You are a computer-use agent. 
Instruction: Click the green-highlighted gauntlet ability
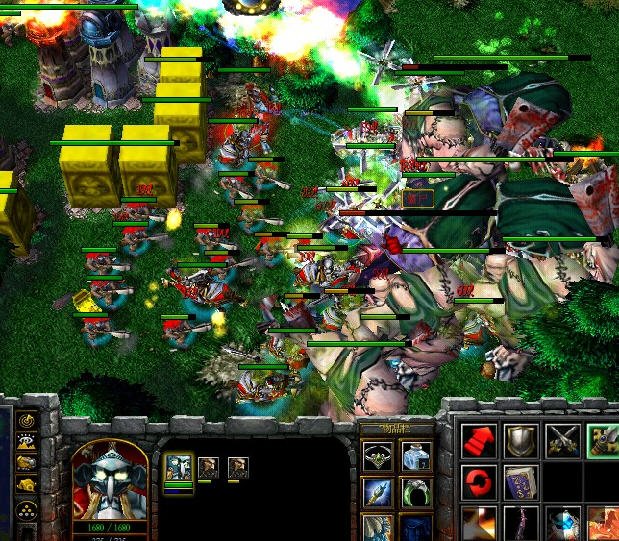coord(603,440)
